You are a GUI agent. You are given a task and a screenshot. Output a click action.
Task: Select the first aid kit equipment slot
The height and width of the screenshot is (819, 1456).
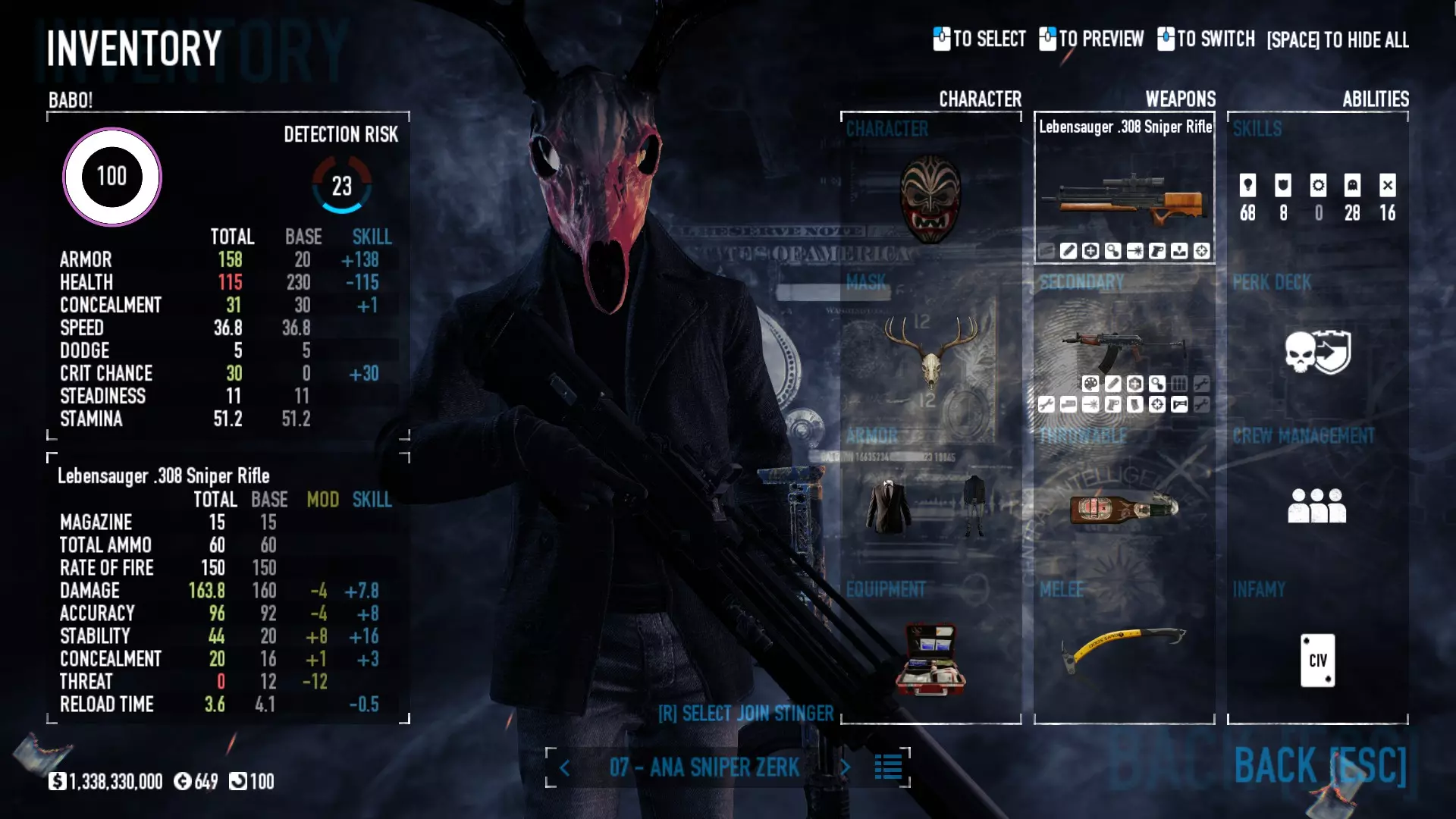pos(930,658)
